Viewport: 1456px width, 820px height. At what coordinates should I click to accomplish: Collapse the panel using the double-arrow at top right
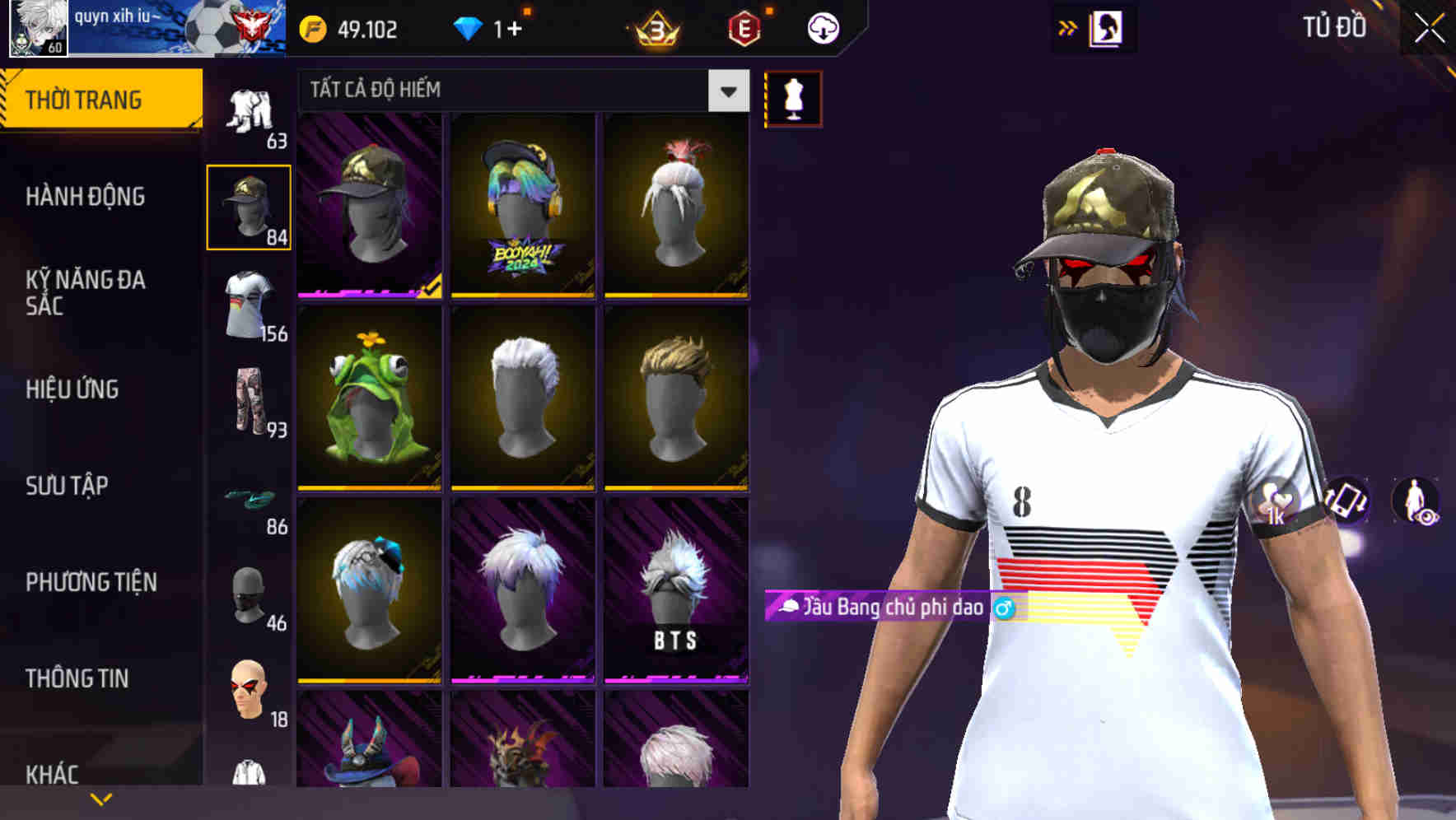[1067, 26]
